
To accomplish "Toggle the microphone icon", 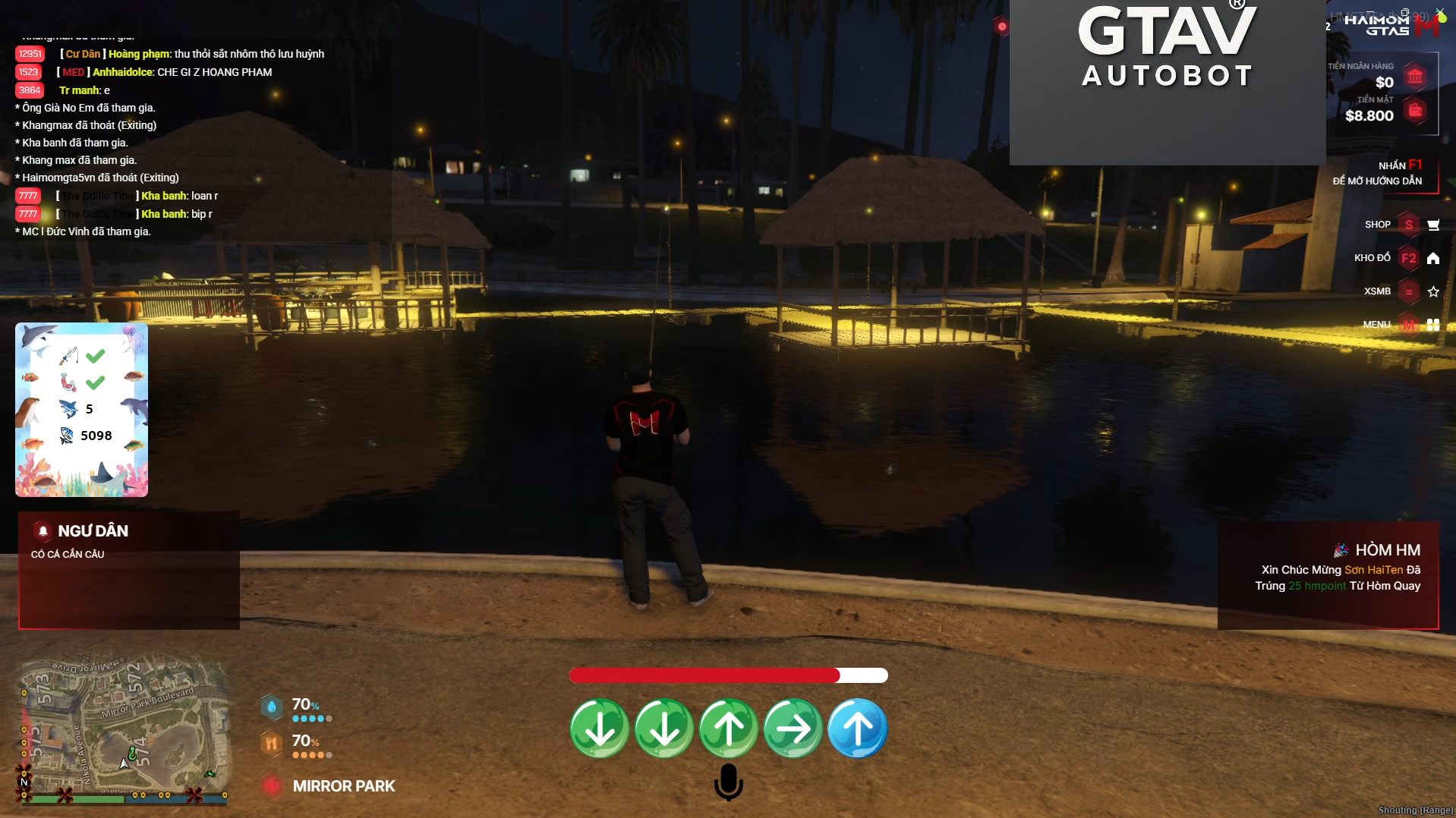I will (x=728, y=782).
